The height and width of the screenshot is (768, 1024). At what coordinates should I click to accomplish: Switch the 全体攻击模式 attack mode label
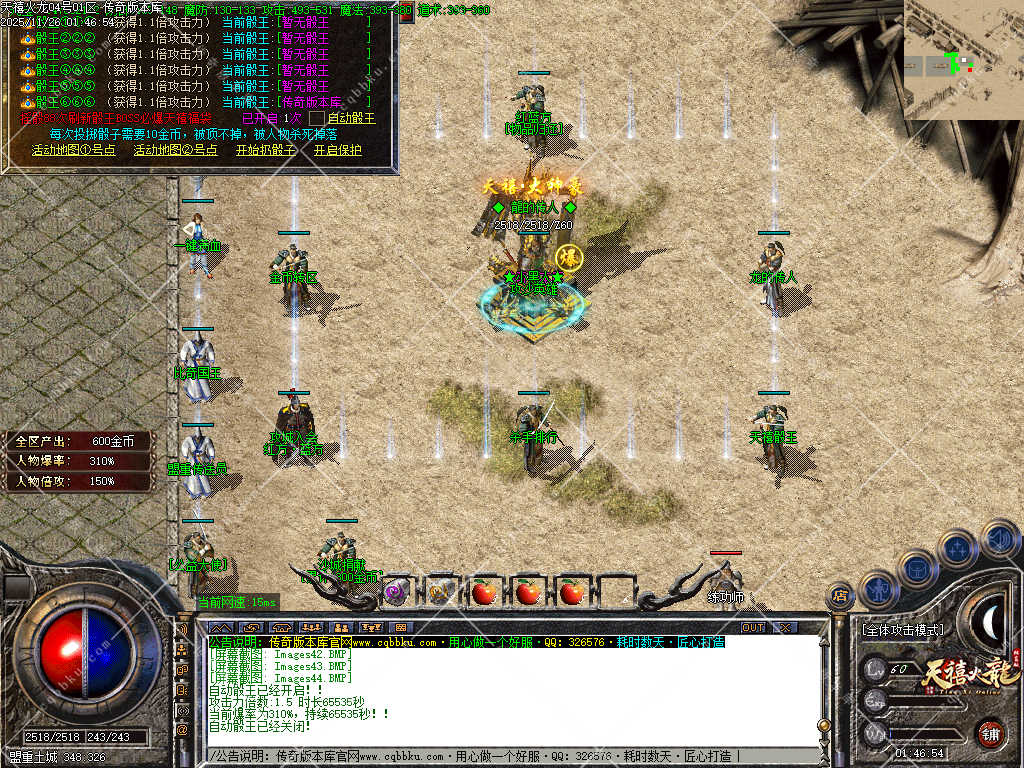[902, 631]
